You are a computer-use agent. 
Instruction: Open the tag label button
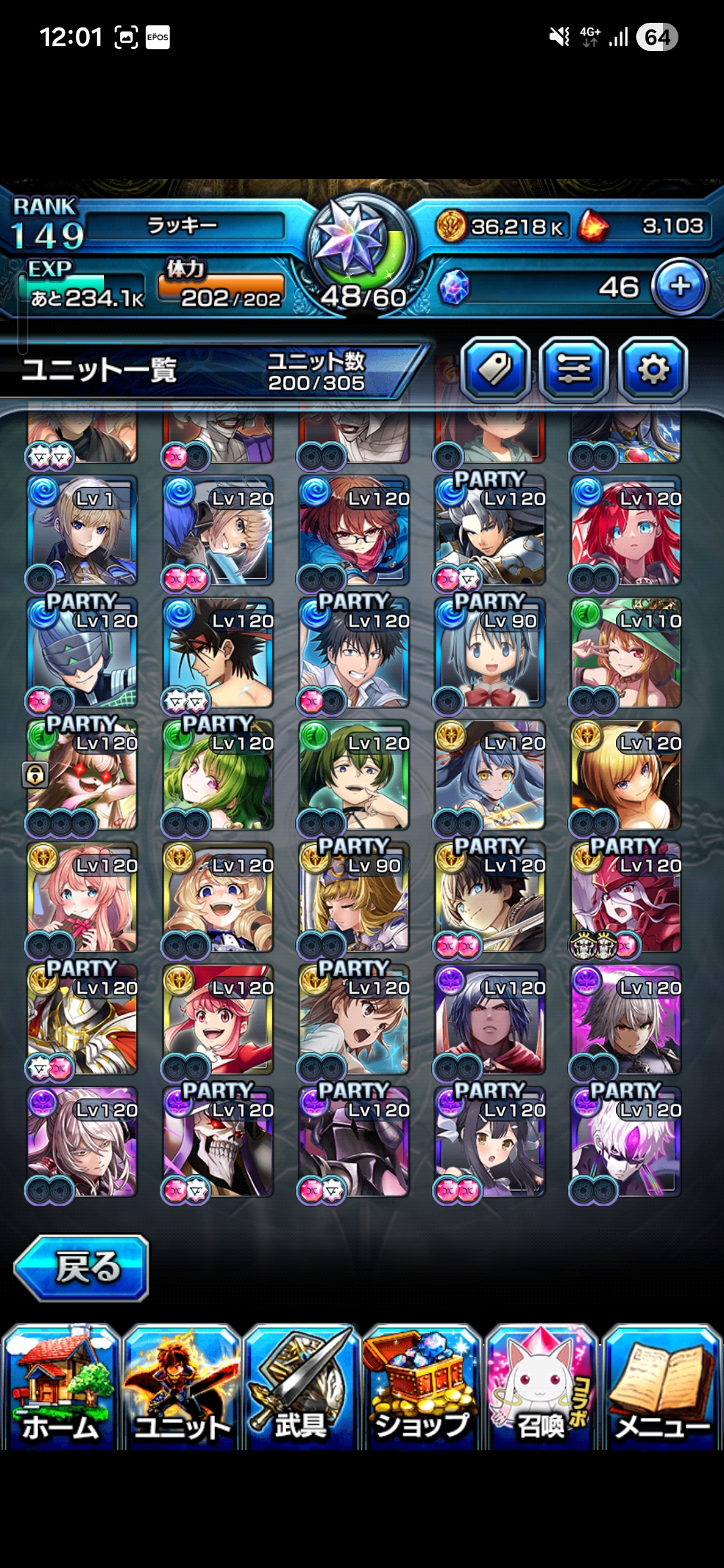pos(495,369)
